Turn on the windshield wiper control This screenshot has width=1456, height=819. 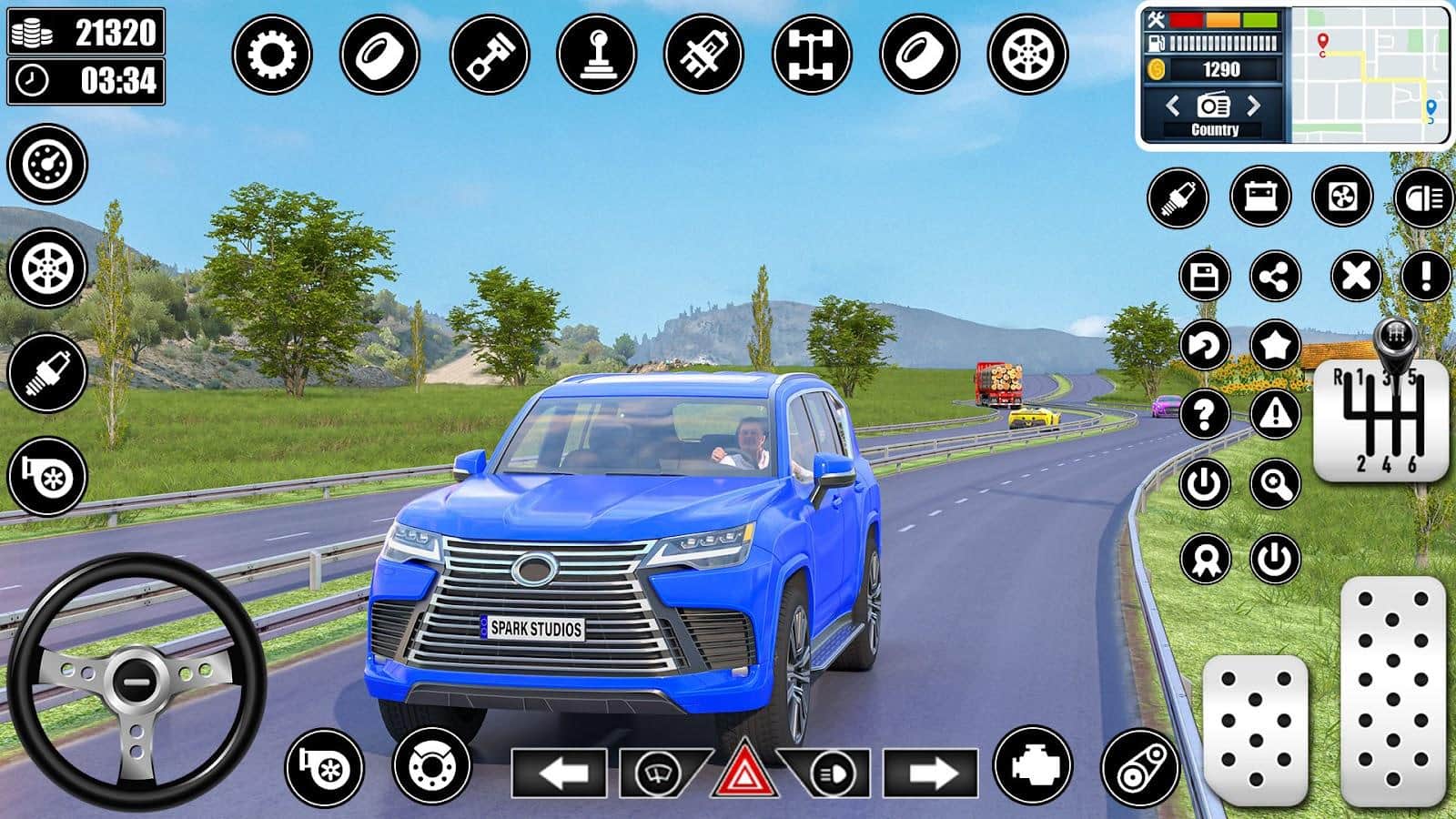[656, 774]
